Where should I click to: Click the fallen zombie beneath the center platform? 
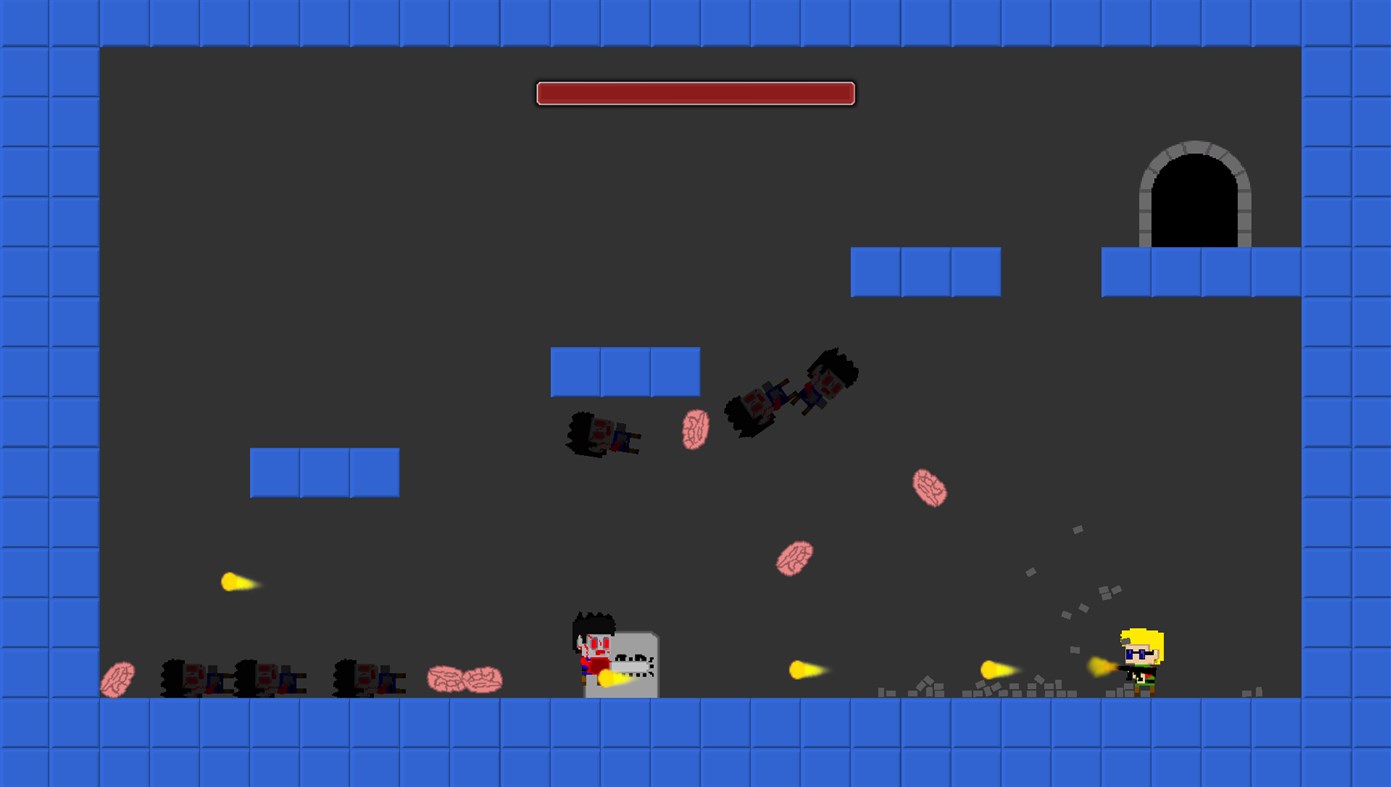click(600, 435)
